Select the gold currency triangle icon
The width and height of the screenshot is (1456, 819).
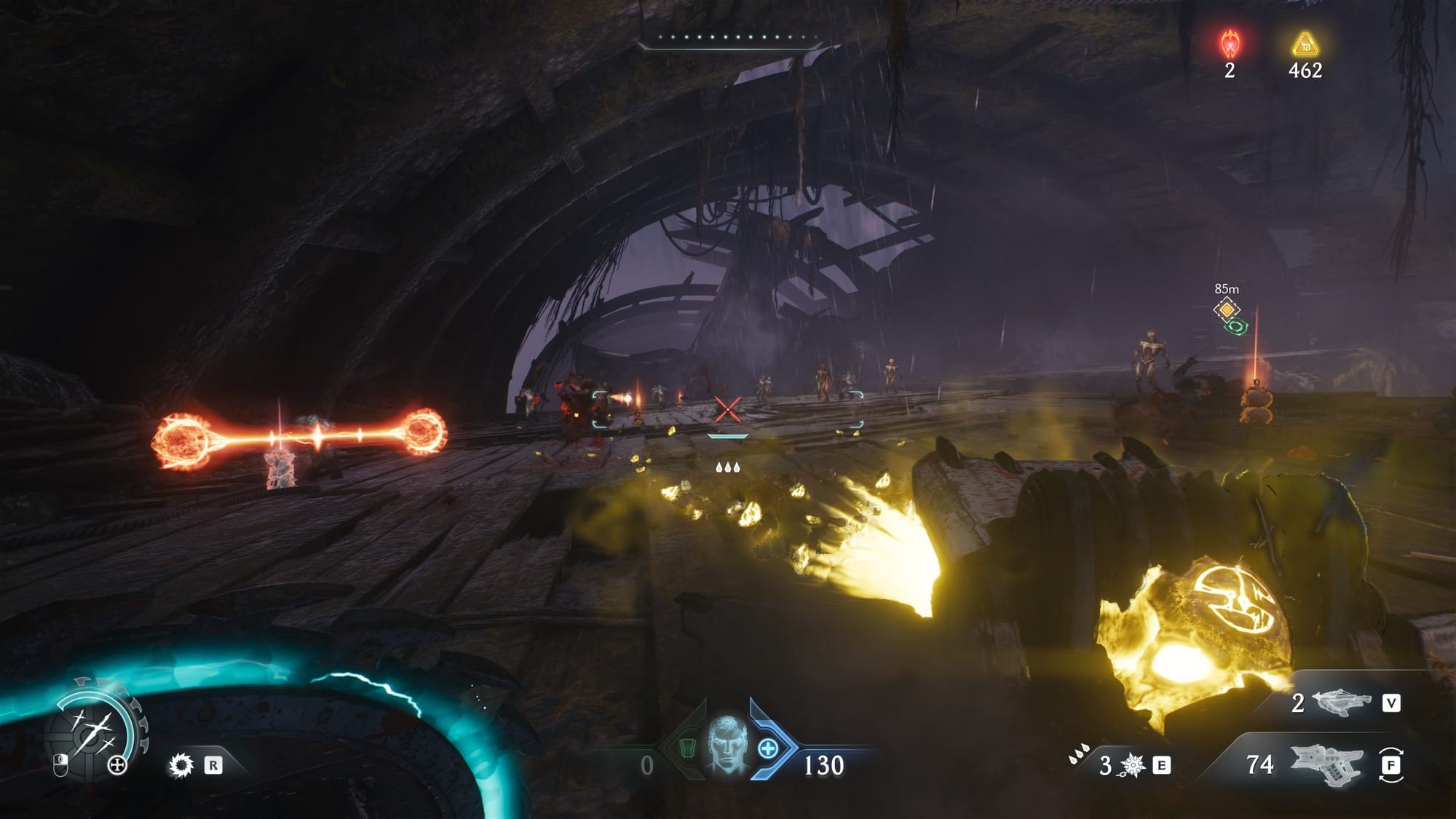[1305, 44]
